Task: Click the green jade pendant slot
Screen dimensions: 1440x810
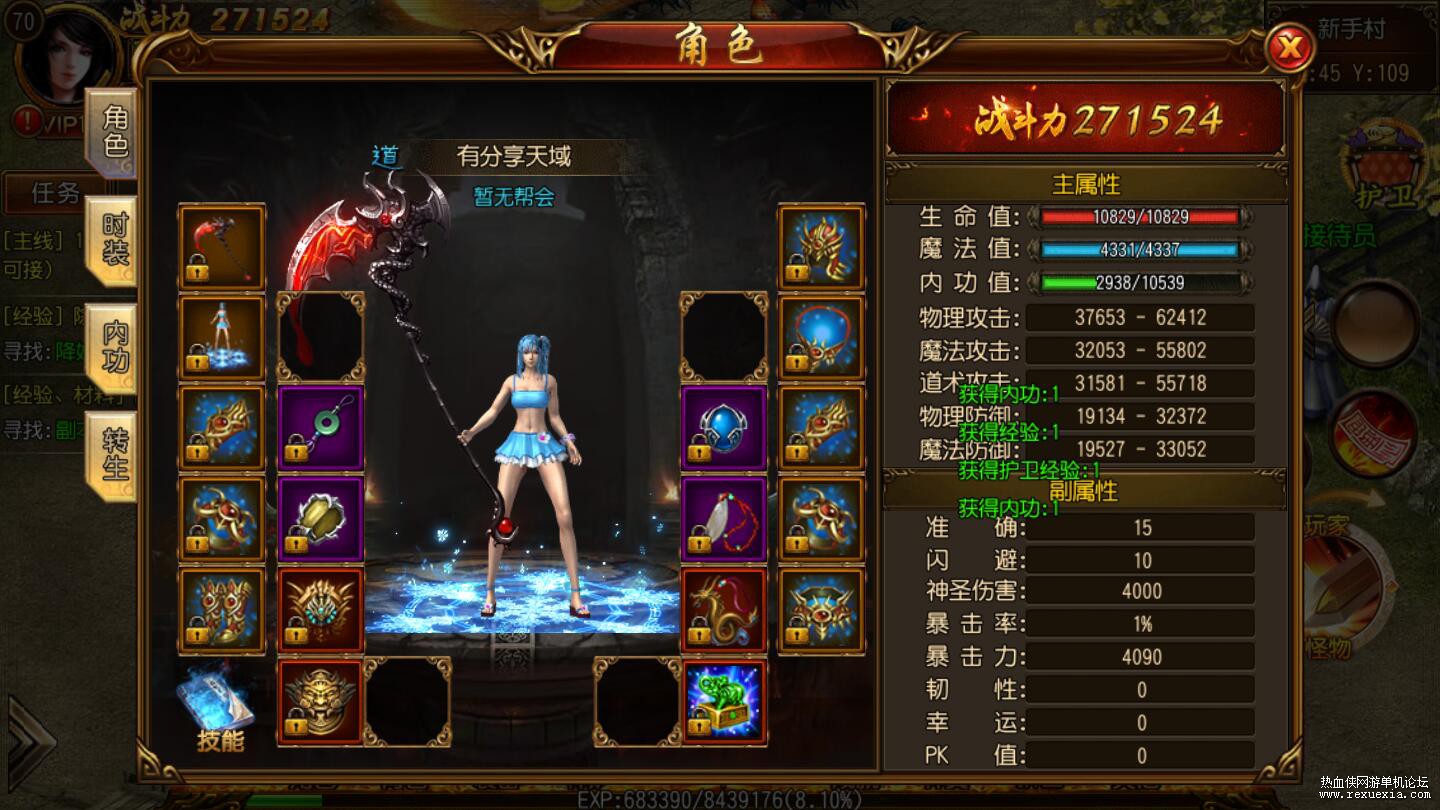Action: coord(320,429)
